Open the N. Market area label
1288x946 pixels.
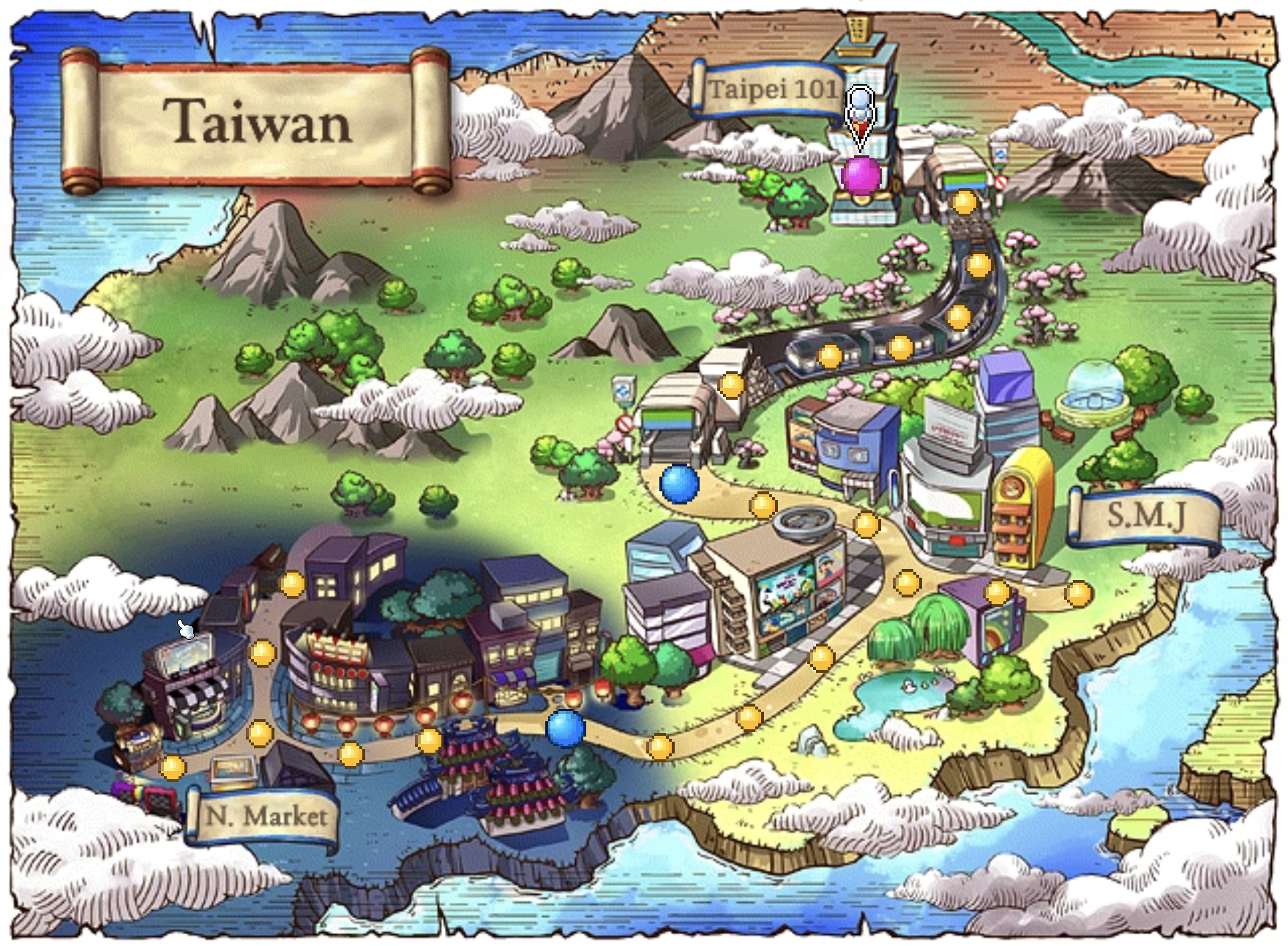click(263, 816)
